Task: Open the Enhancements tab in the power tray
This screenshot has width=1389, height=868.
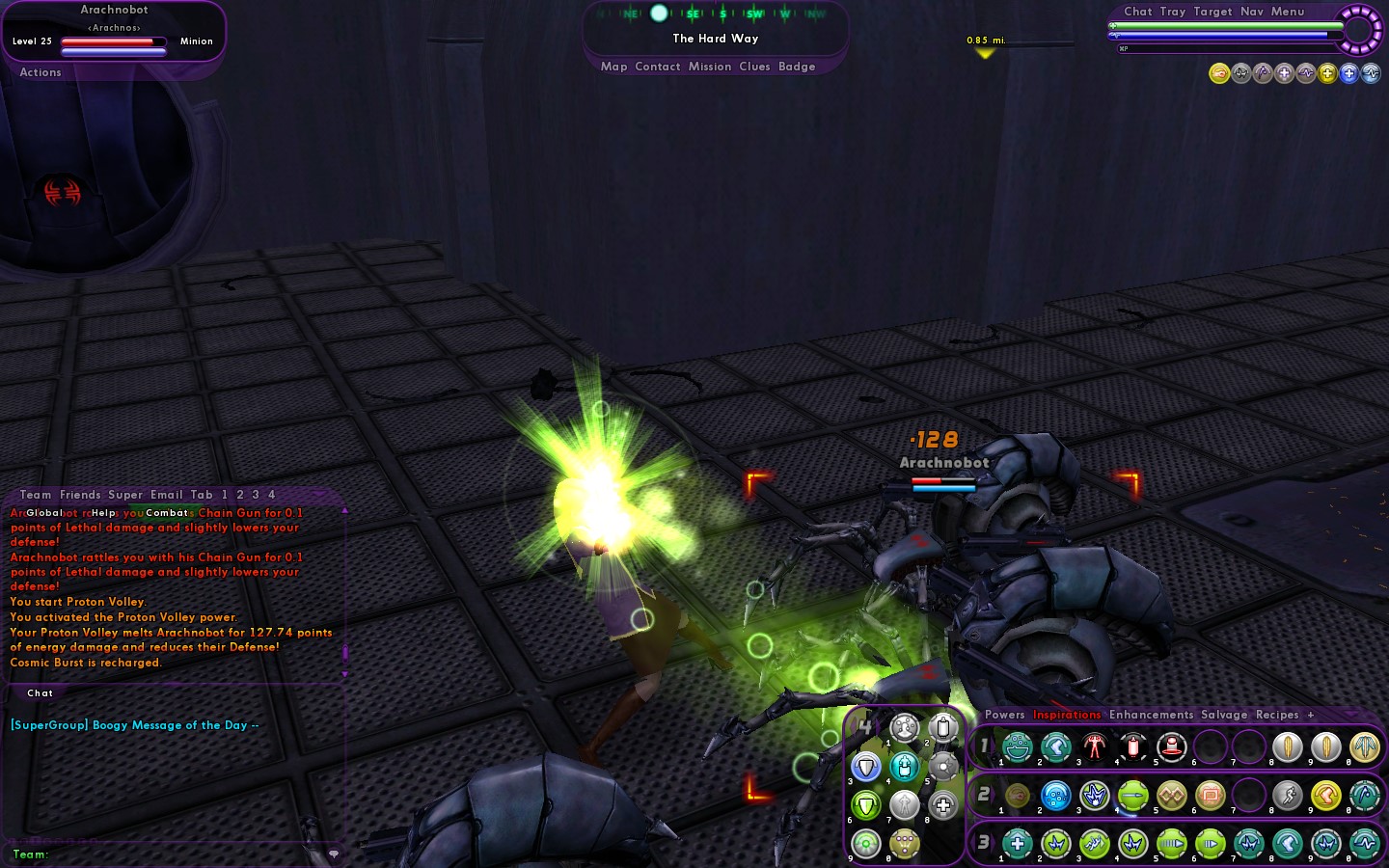Action: 1151,715
